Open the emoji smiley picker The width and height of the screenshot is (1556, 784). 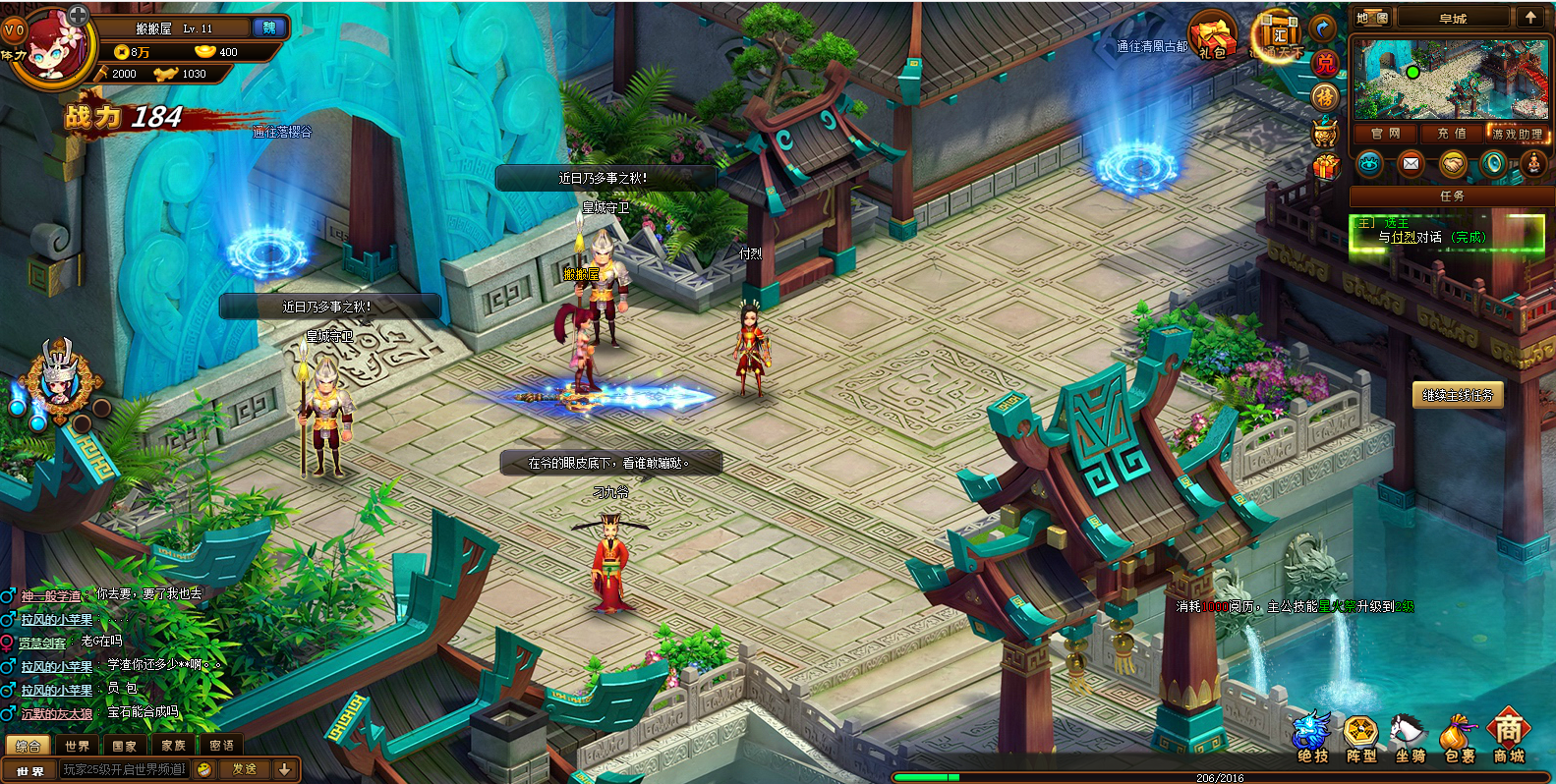[204, 769]
